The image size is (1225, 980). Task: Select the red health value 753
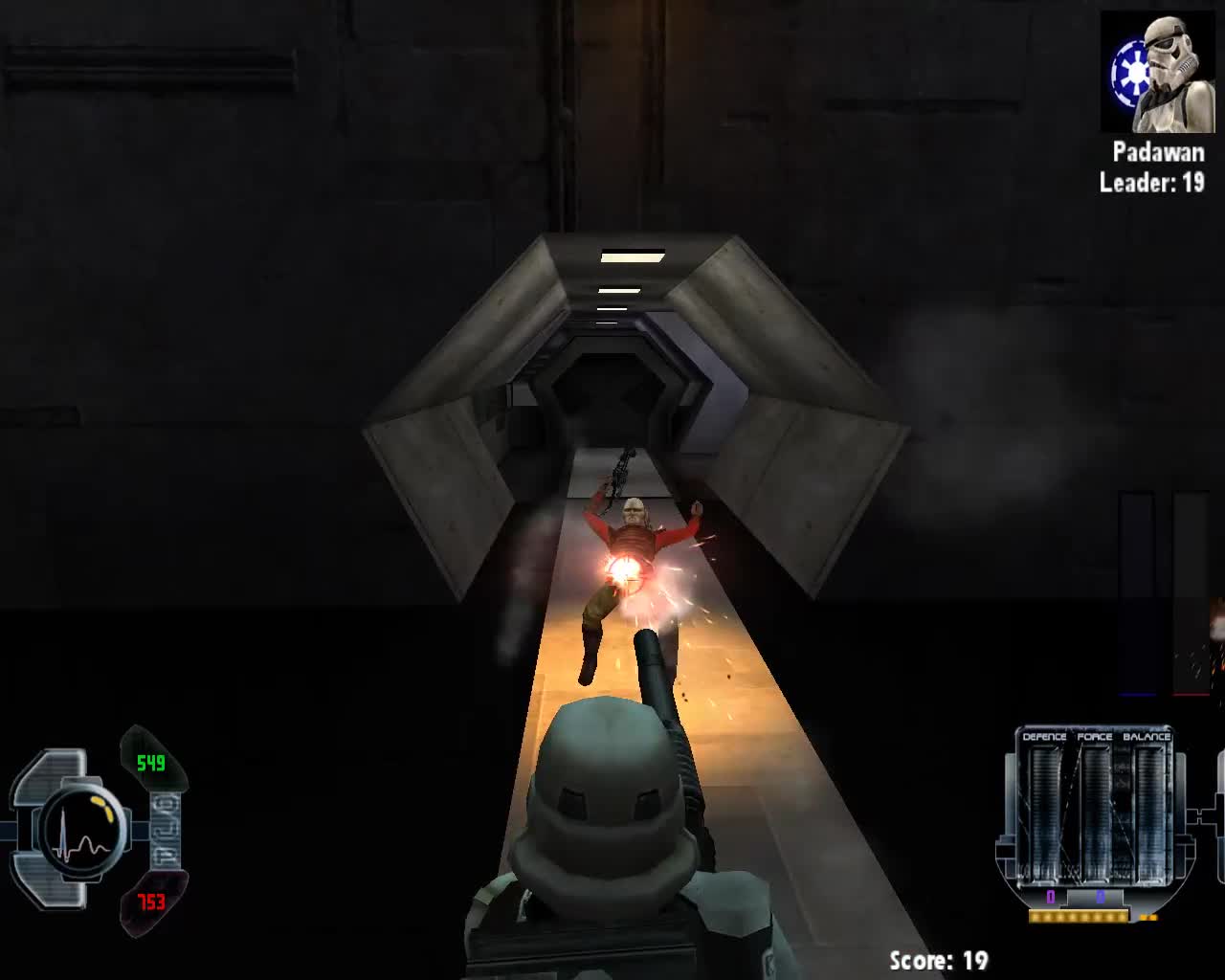(150, 902)
